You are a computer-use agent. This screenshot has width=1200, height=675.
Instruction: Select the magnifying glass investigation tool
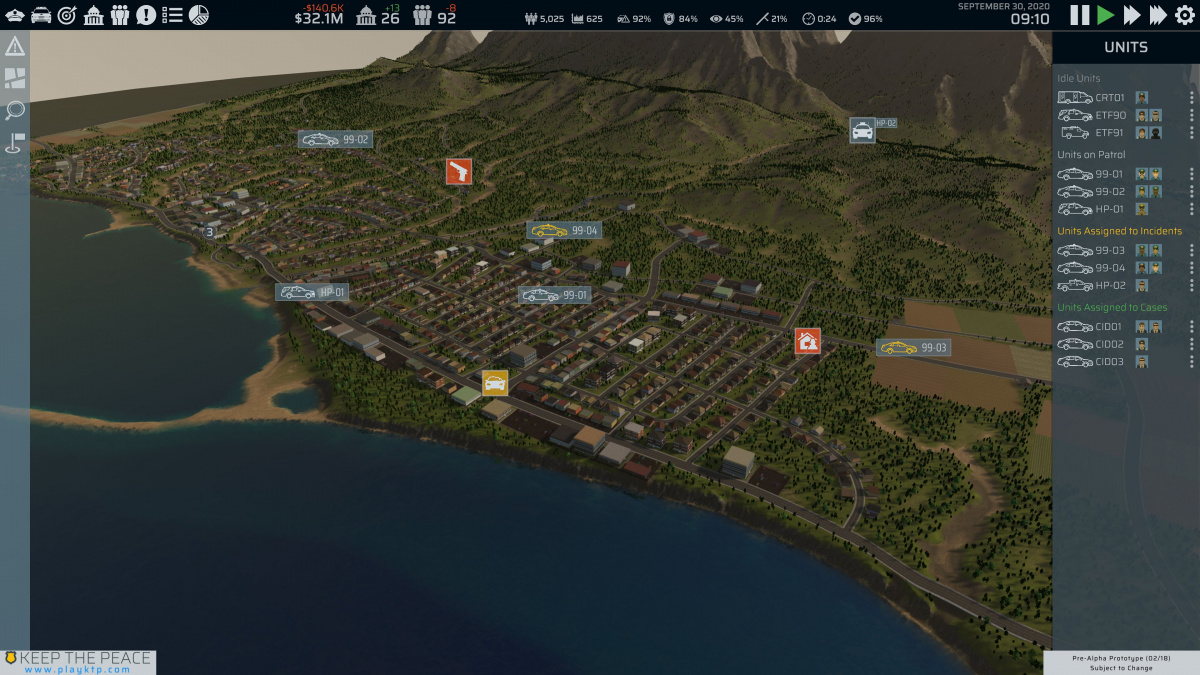click(15, 110)
